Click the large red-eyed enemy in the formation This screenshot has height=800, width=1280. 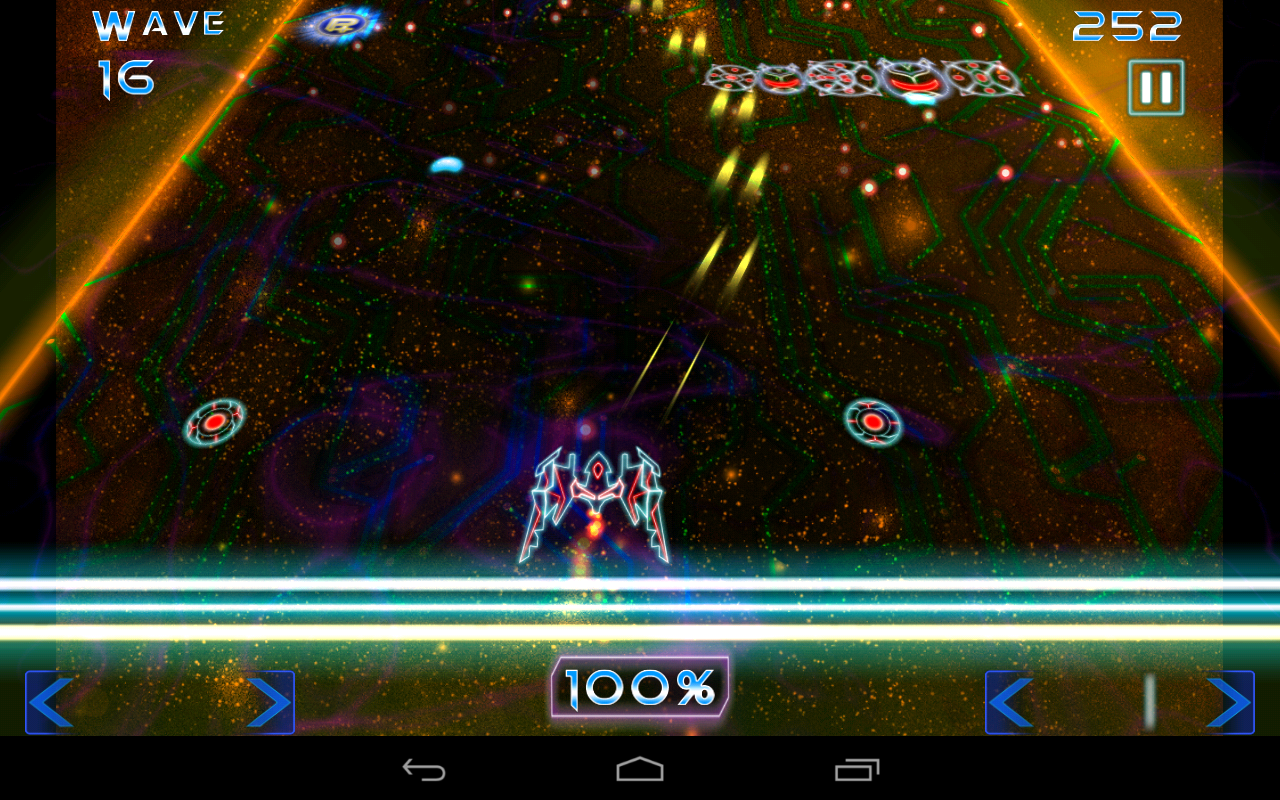coord(912,80)
